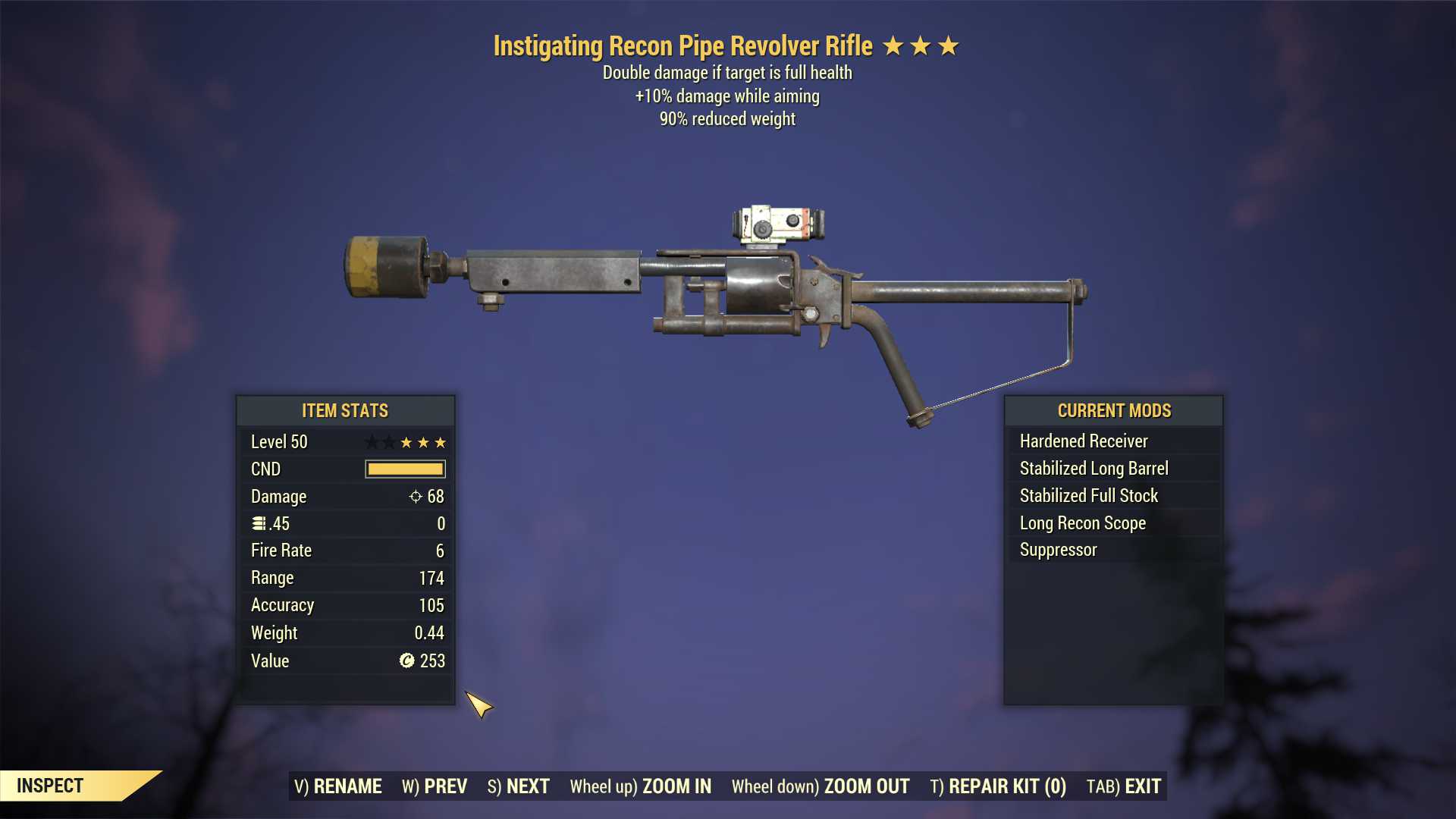Expand the Stabilized Long Barrel mod entry
The width and height of the screenshot is (1456, 819).
coord(1094,468)
